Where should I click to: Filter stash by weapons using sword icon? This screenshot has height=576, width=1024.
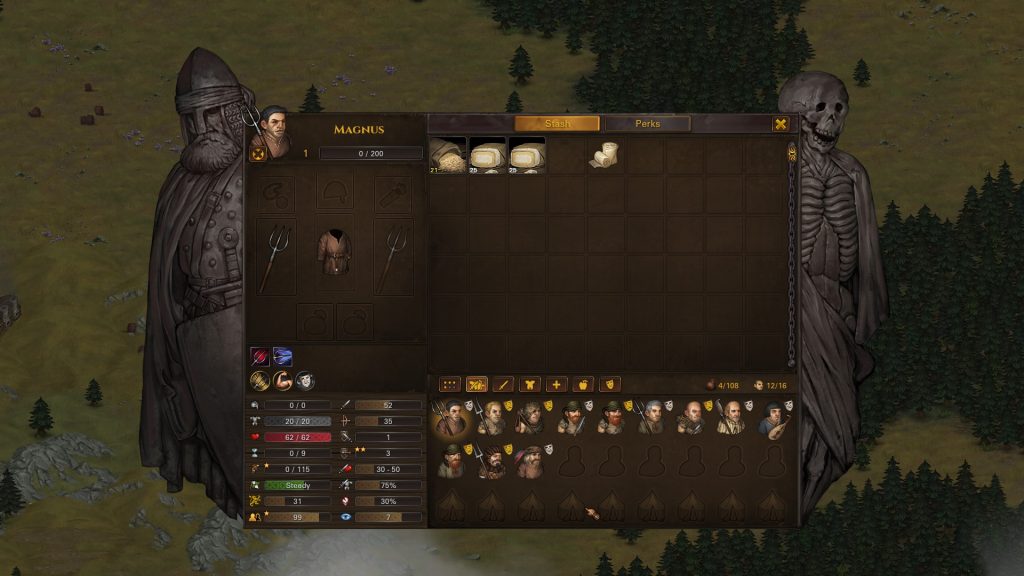click(503, 384)
